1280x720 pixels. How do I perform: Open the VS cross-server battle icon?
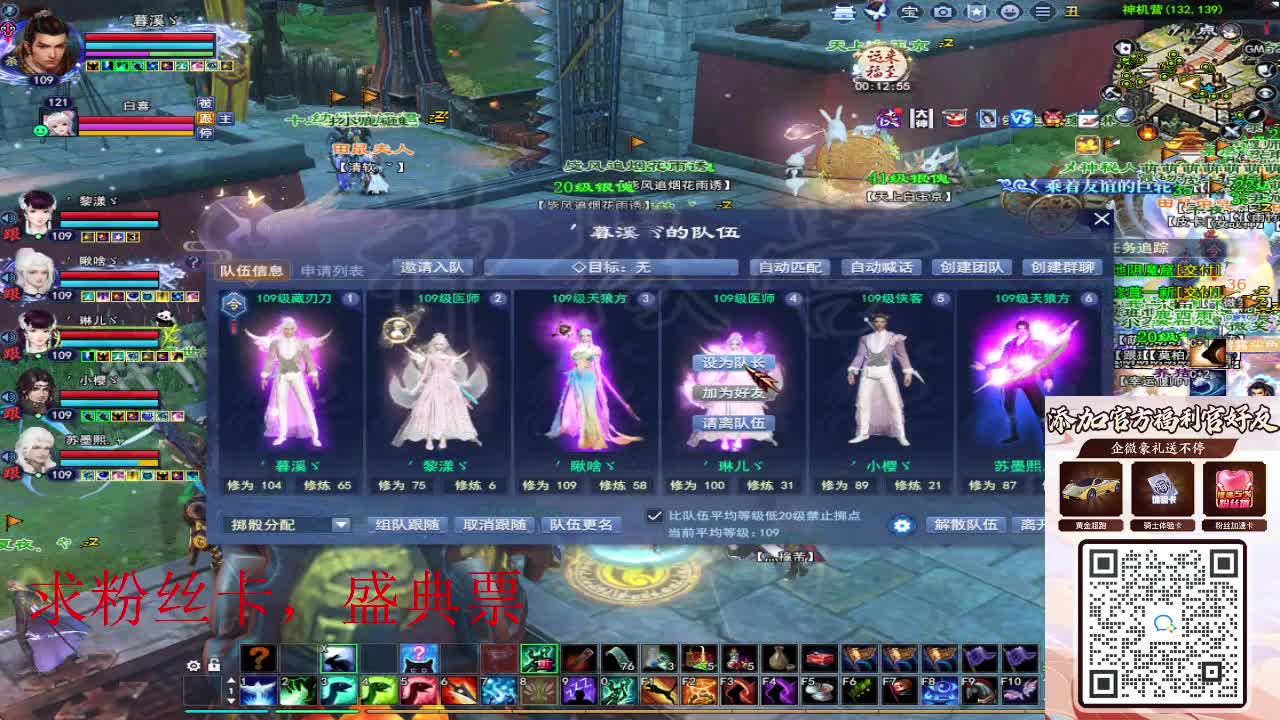tap(1021, 119)
